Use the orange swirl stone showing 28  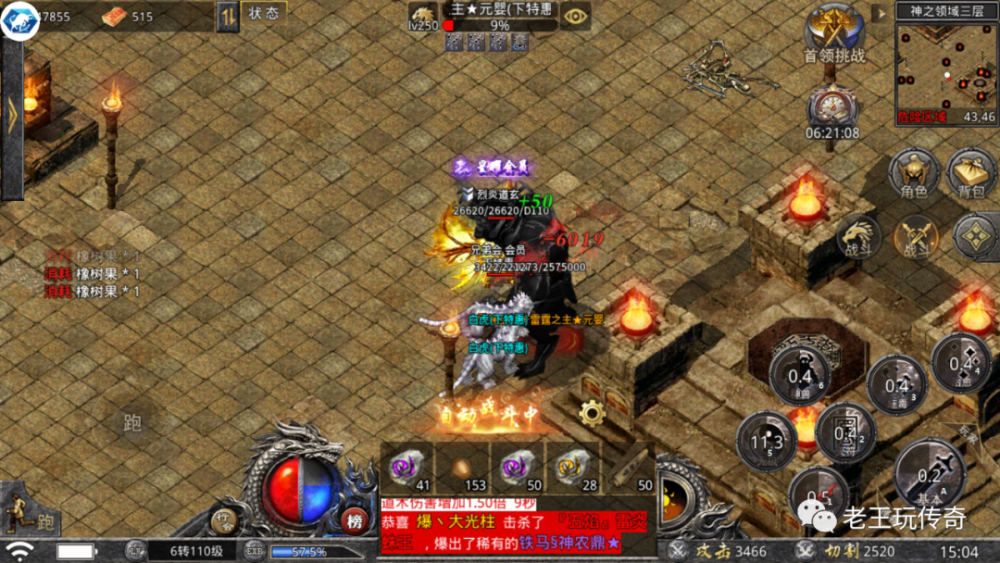click(x=572, y=468)
